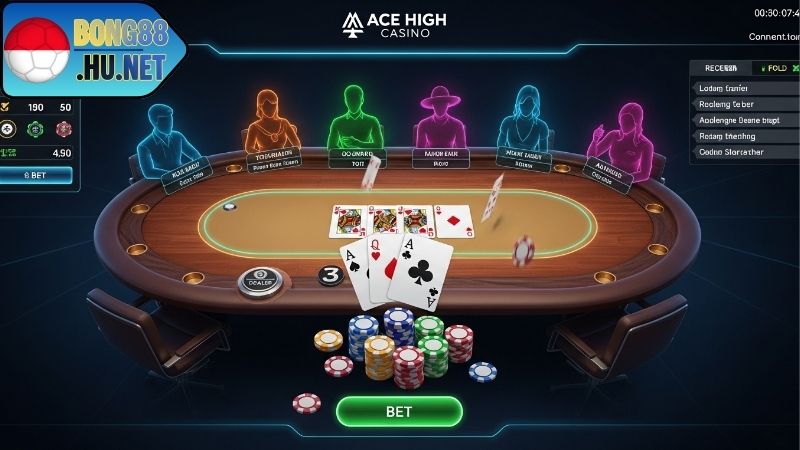800x450 pixels.
Task: Open the first tab in the right panel
Action: [721, 68]
